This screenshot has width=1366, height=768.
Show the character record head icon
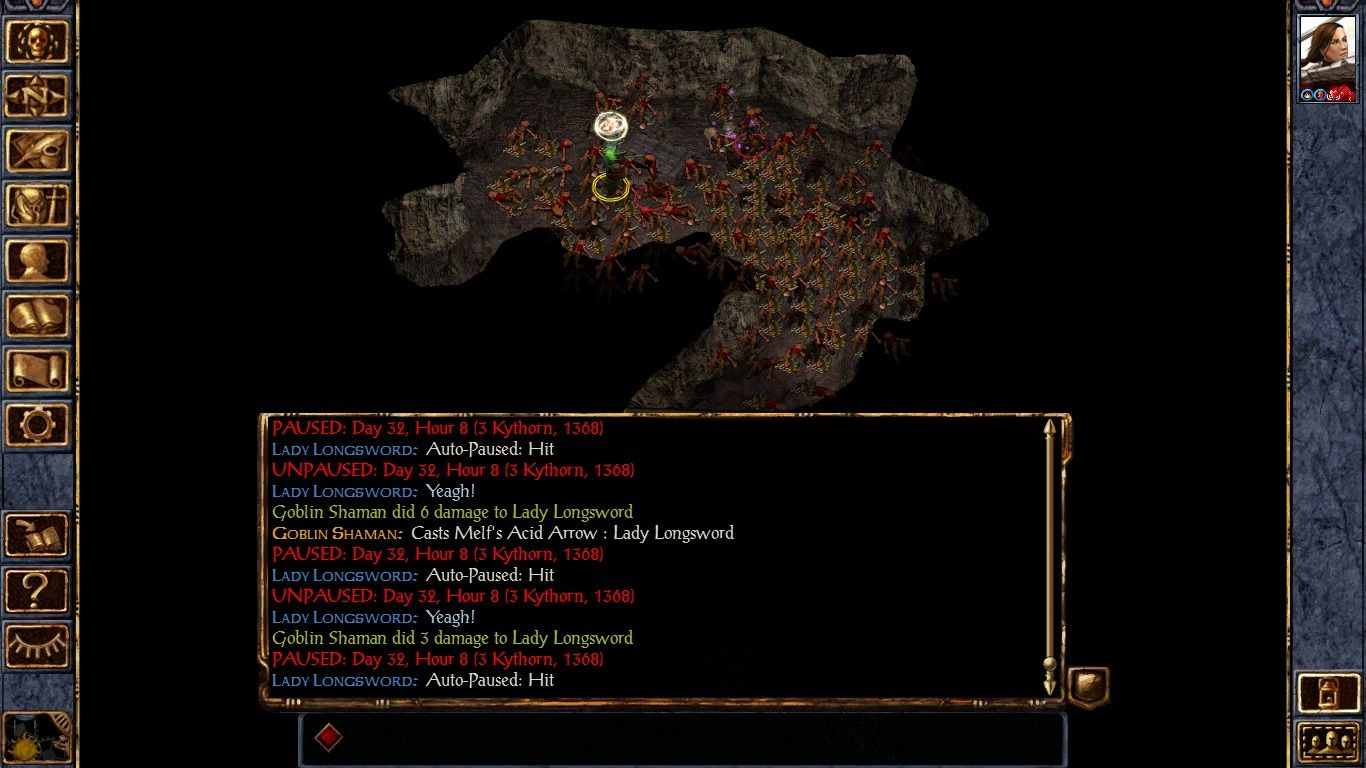tap(37, 261)
